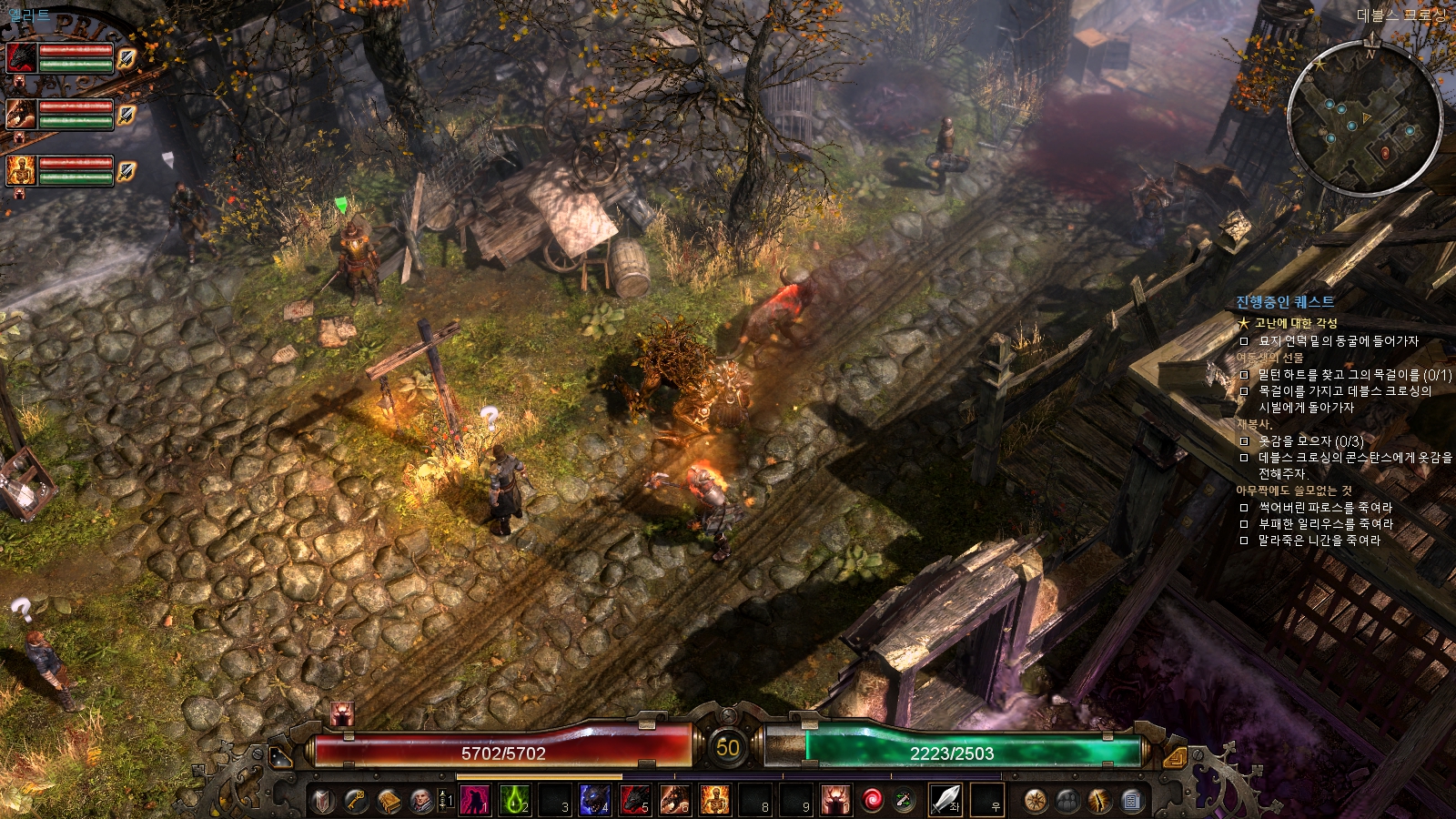Activate the red horned demon skill in slot 0
1456x819 pixels.
(834, 801)
